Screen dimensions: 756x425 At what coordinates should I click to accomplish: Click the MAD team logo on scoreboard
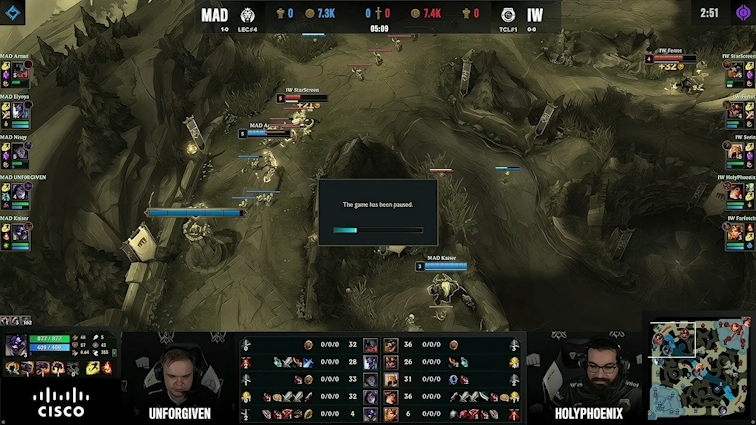tap(249, 14)
